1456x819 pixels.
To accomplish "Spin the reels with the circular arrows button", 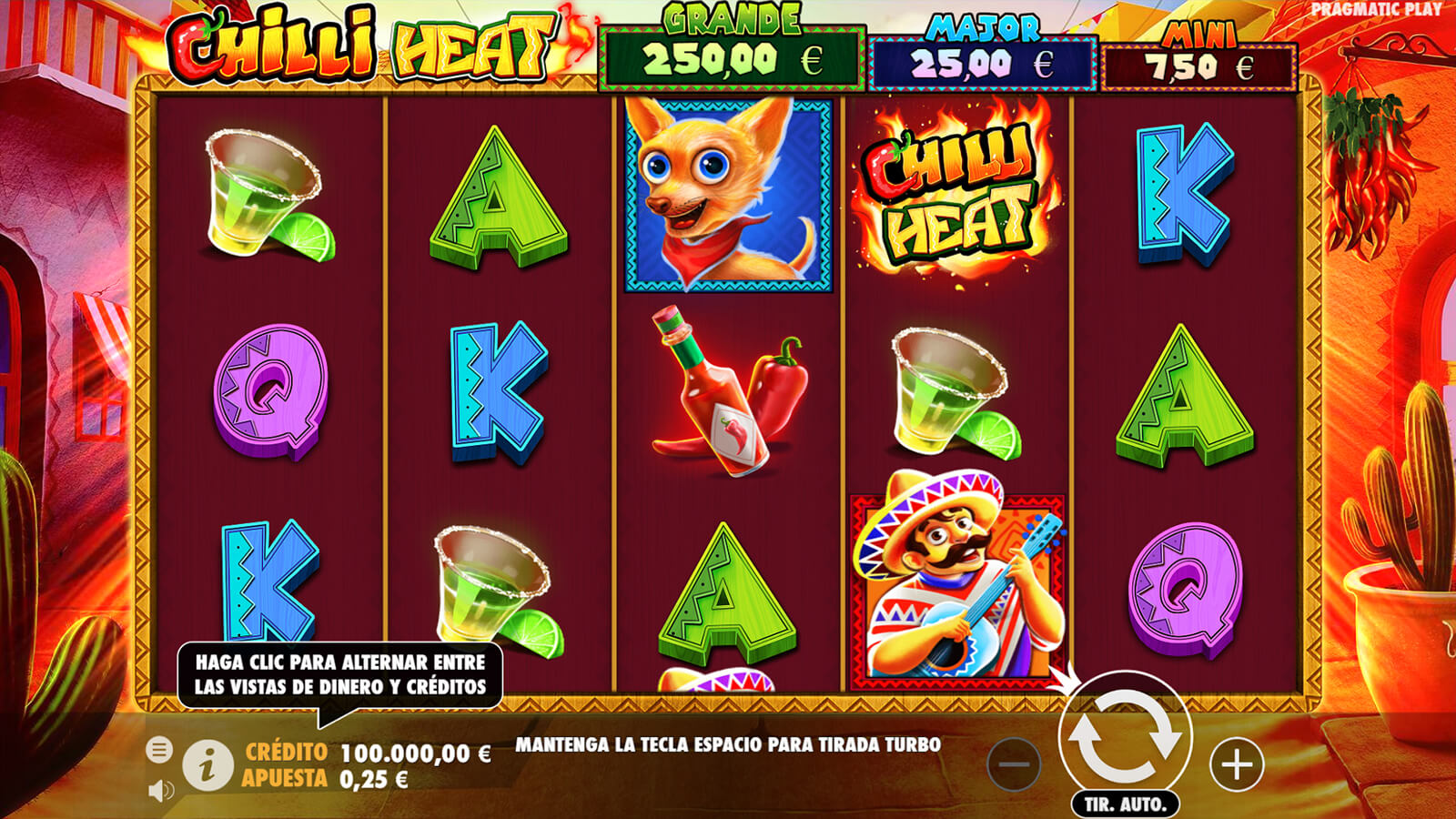I will [1125, 736].
